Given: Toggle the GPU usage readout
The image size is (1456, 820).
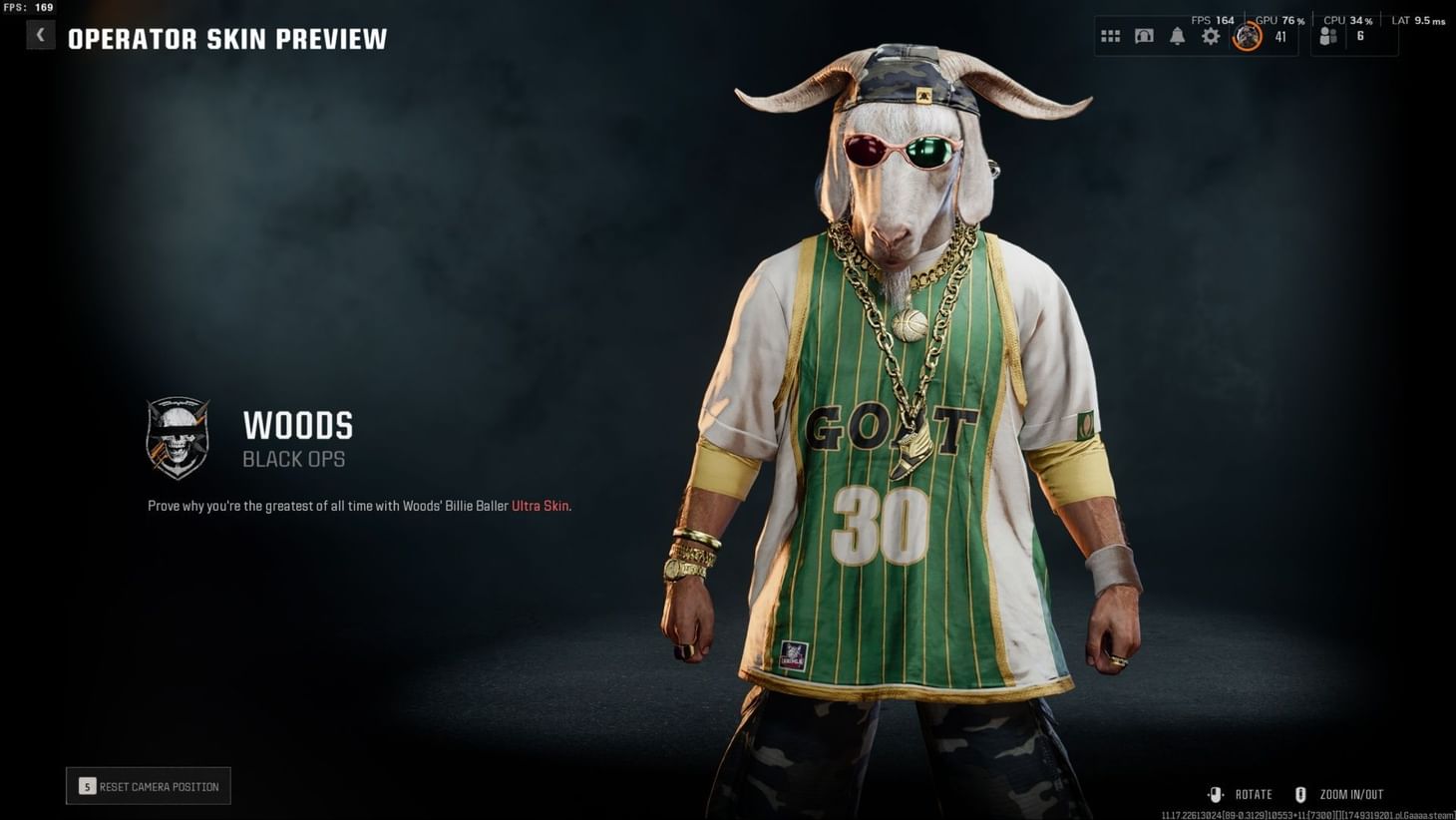Looking at the screenshot, I should 1279,19.
